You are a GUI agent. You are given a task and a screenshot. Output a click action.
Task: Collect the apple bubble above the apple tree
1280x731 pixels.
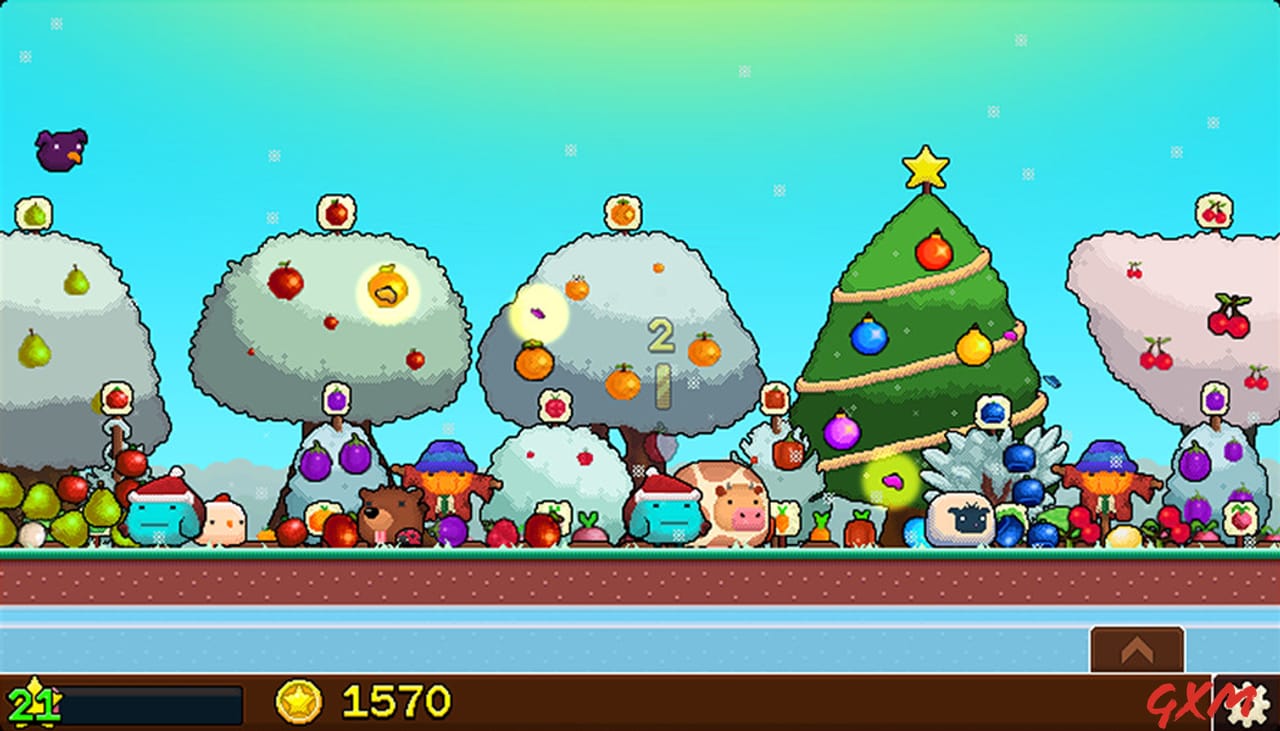337,210
